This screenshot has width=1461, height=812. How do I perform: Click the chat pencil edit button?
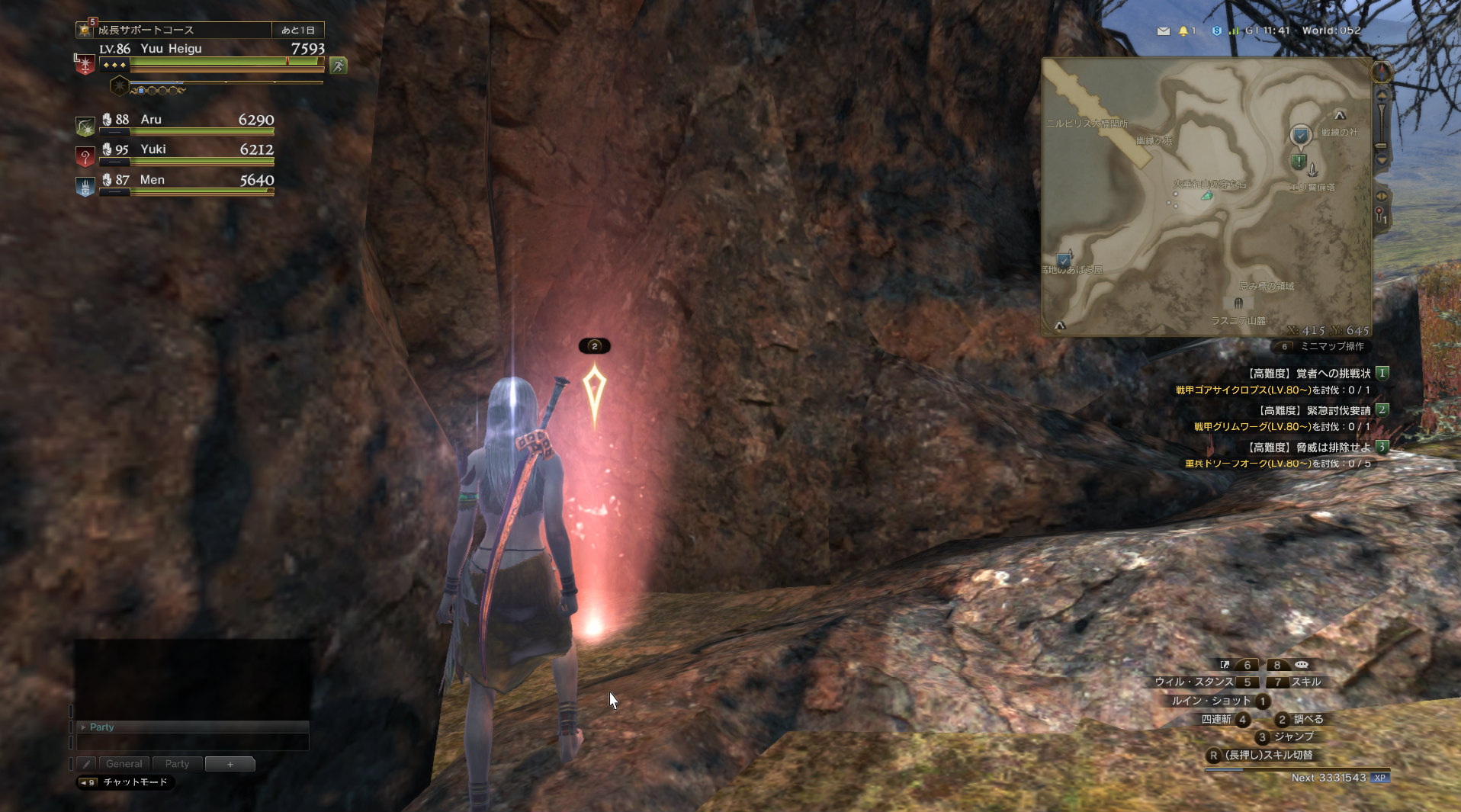click(x=86, y=763)
